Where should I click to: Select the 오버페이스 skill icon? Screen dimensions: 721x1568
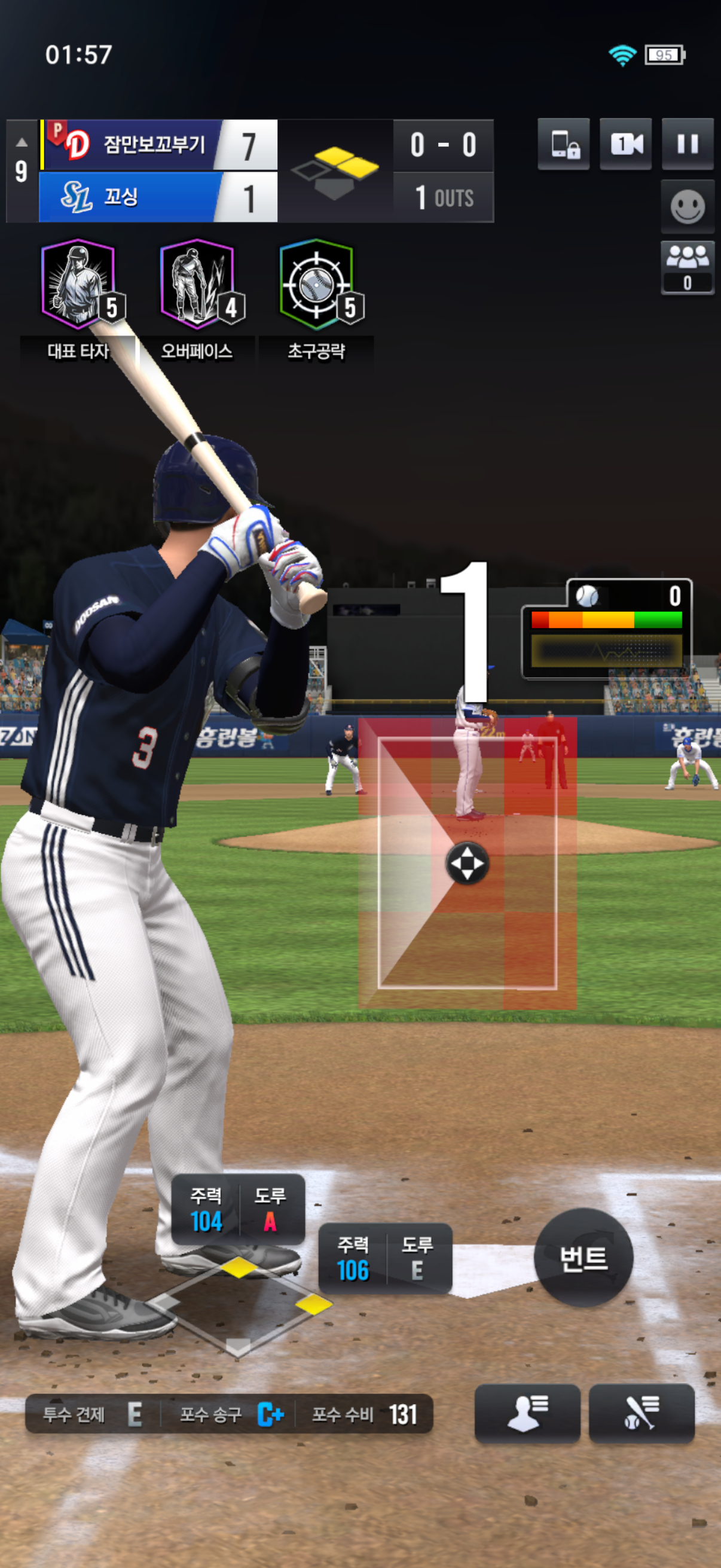197,285
